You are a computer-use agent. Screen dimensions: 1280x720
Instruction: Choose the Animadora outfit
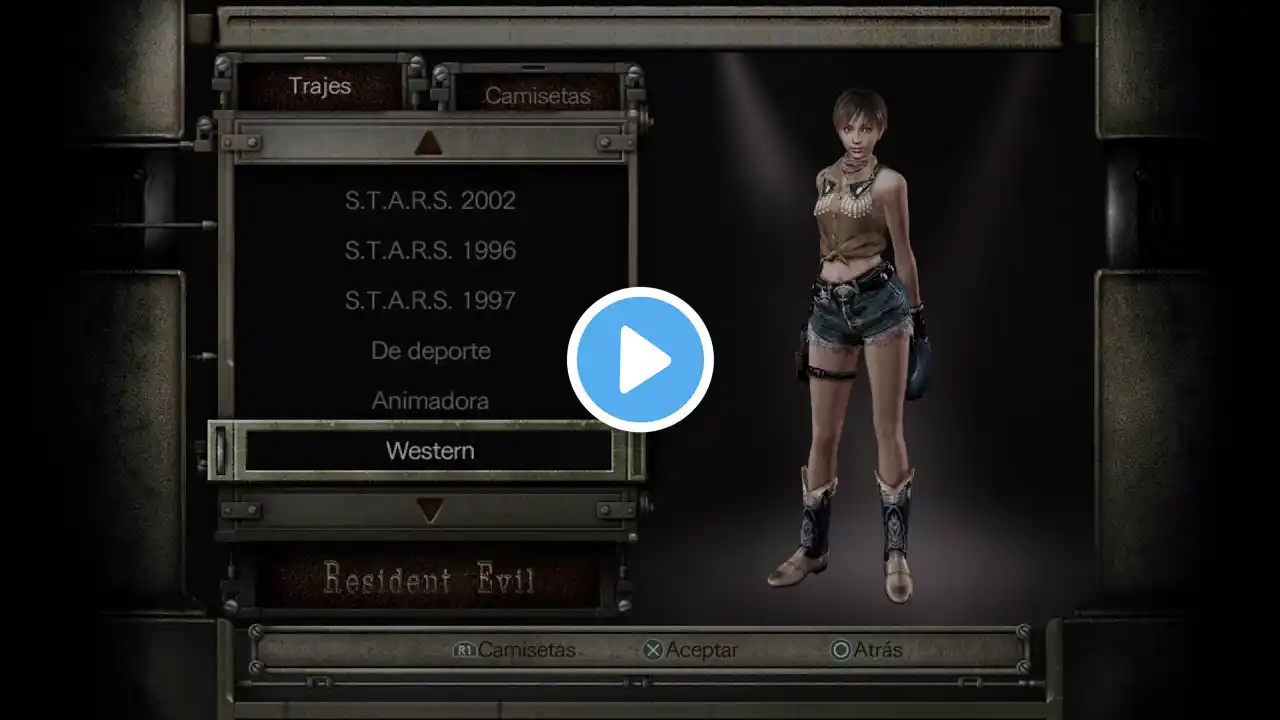coord(430,401)
